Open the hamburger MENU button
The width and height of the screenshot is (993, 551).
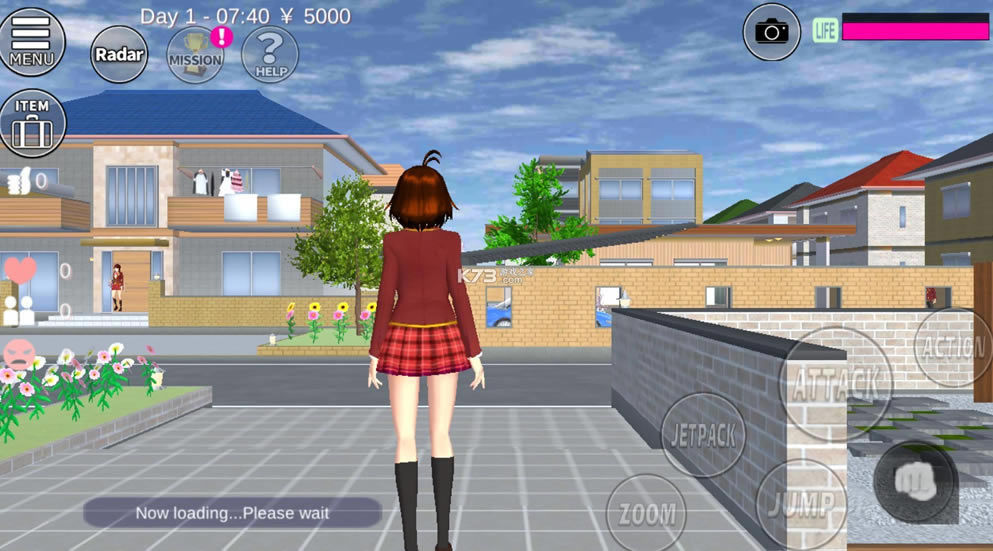click(32, 41)
